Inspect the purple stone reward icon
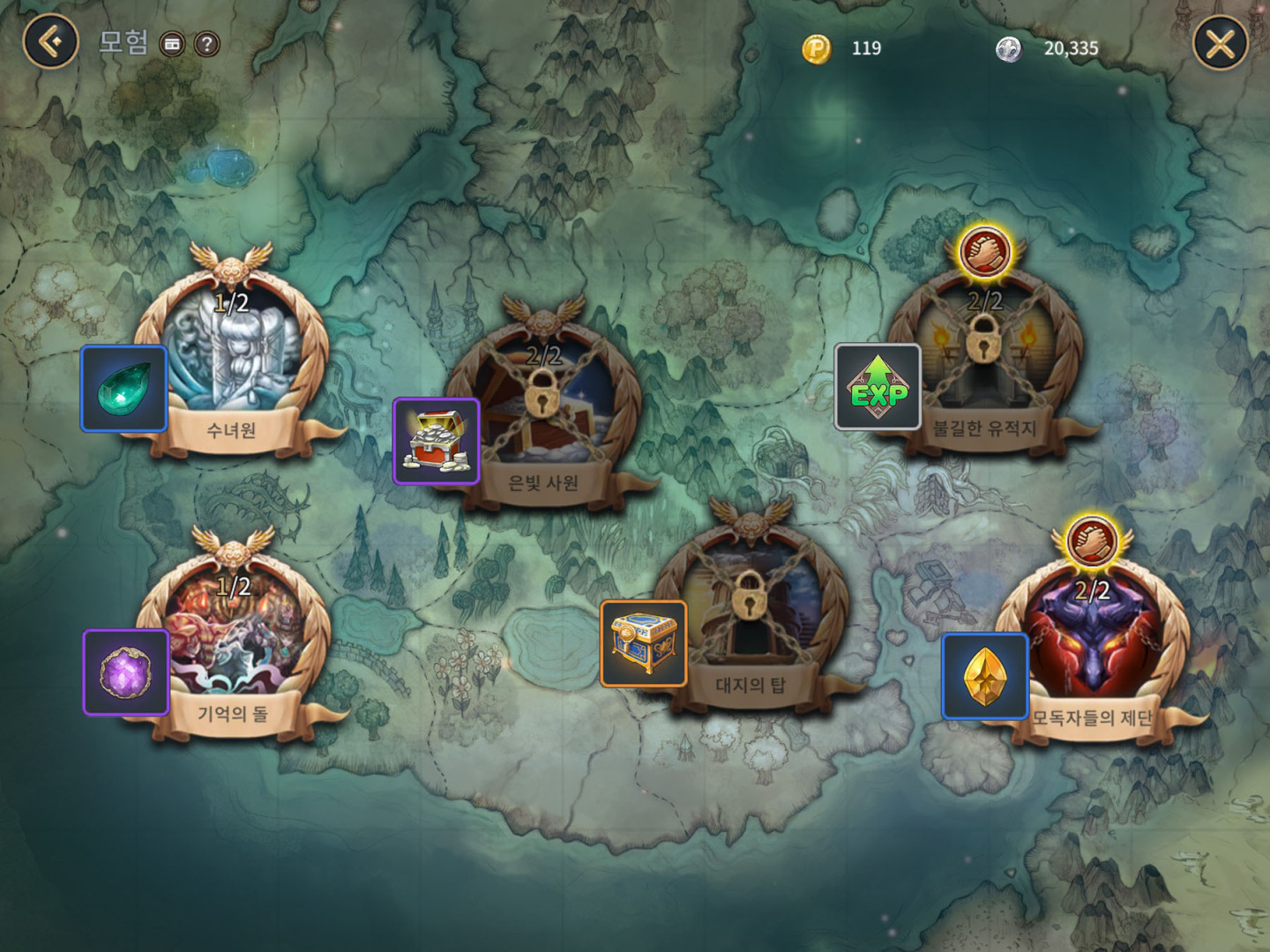The height and width of the screenshot is (952, 1270). [x=126, y=672]
